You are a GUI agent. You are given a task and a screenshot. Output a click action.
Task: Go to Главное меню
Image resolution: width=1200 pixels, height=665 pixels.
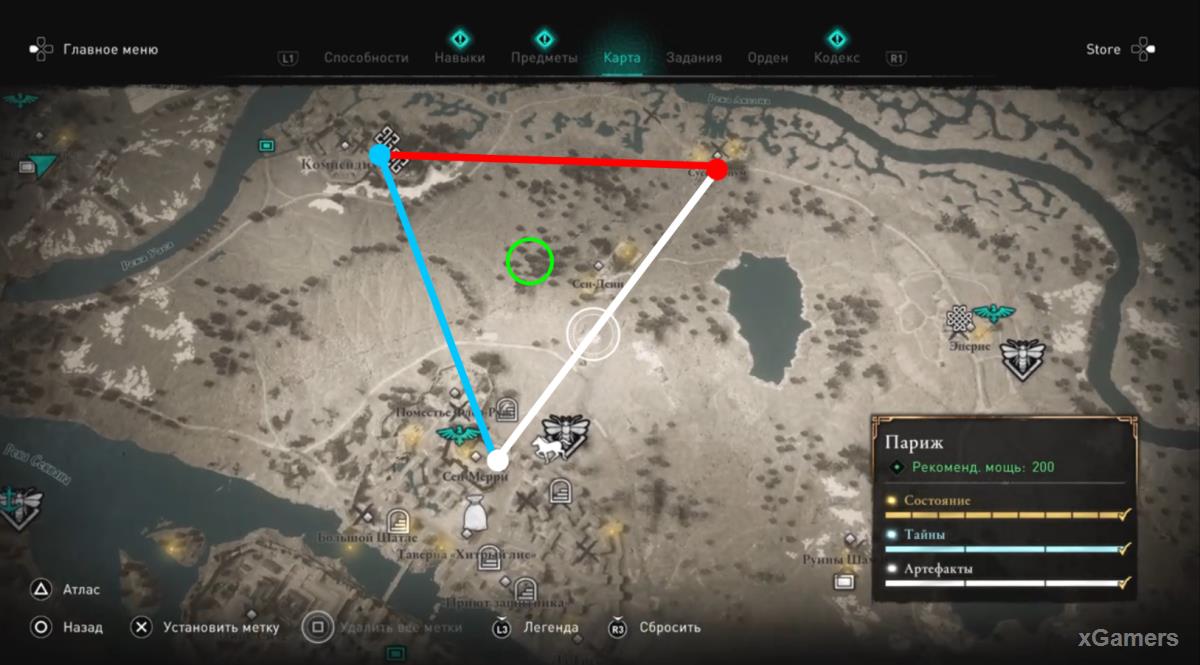110,49
